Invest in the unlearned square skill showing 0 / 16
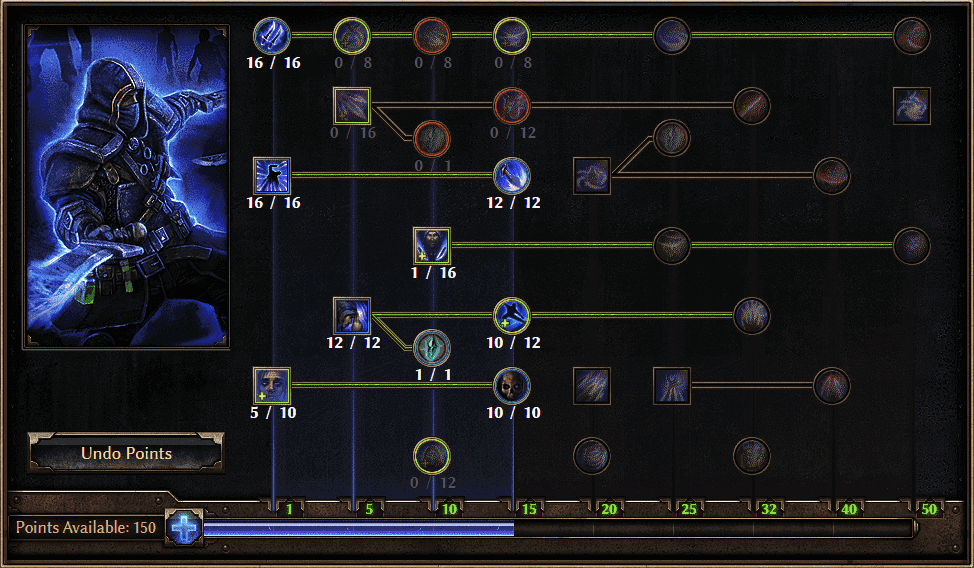This screenshot has width=974, height=568. coord(352,106)
